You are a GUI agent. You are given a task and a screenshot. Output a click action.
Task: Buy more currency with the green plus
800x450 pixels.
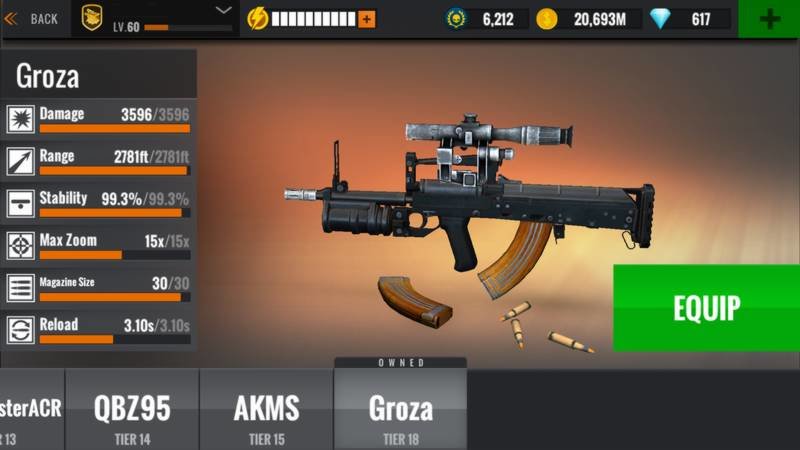(769, 19)
